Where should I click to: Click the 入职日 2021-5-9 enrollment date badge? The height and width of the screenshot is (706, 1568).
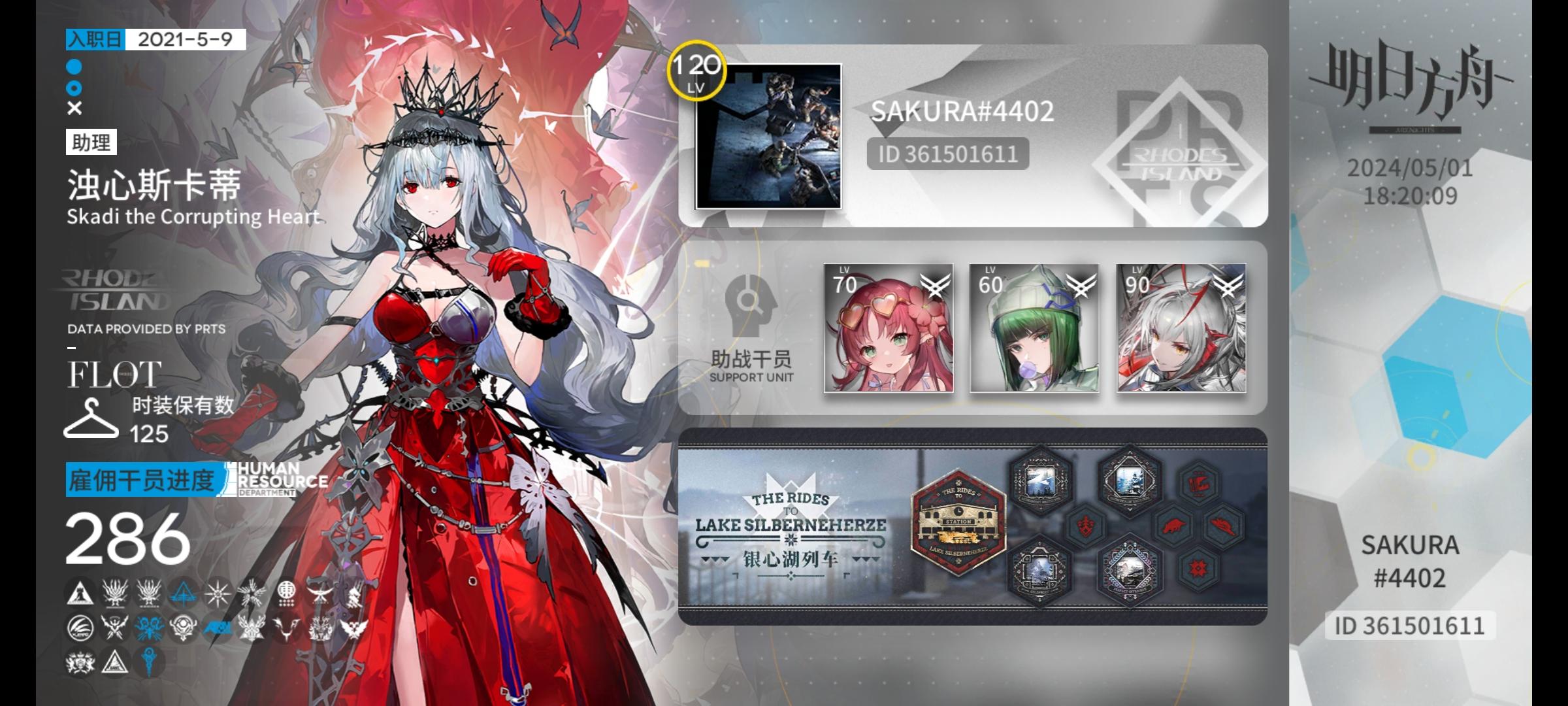(x=154, y=42)
